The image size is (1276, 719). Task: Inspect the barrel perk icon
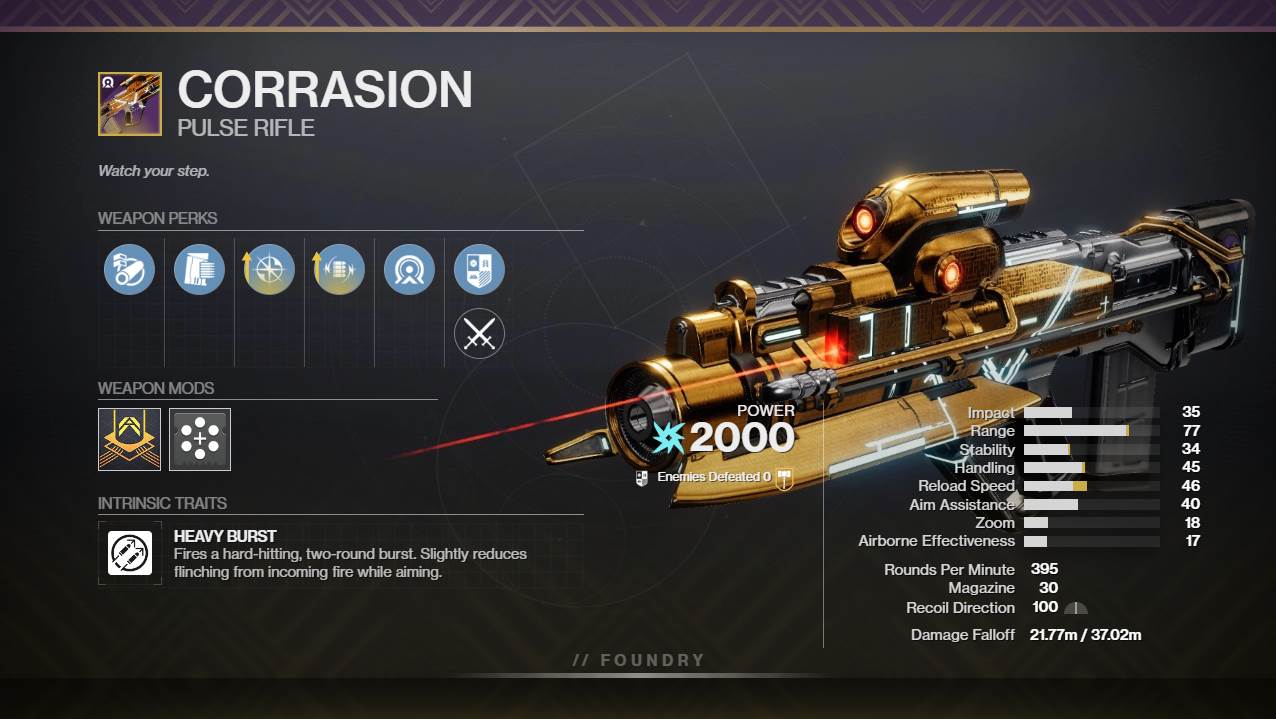[129, 270]
